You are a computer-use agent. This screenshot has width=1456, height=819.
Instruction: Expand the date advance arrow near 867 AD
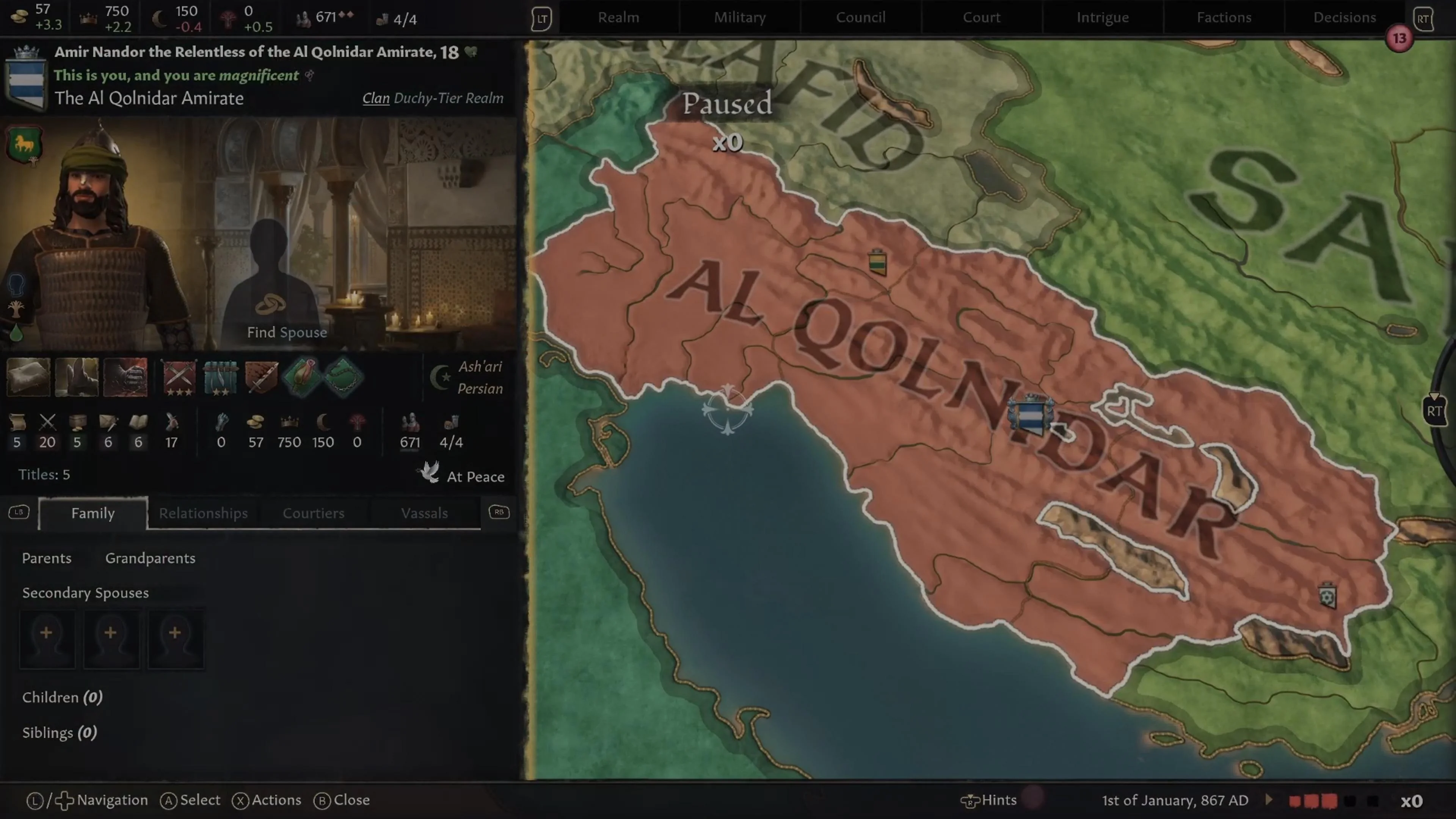coord(1268,800)
